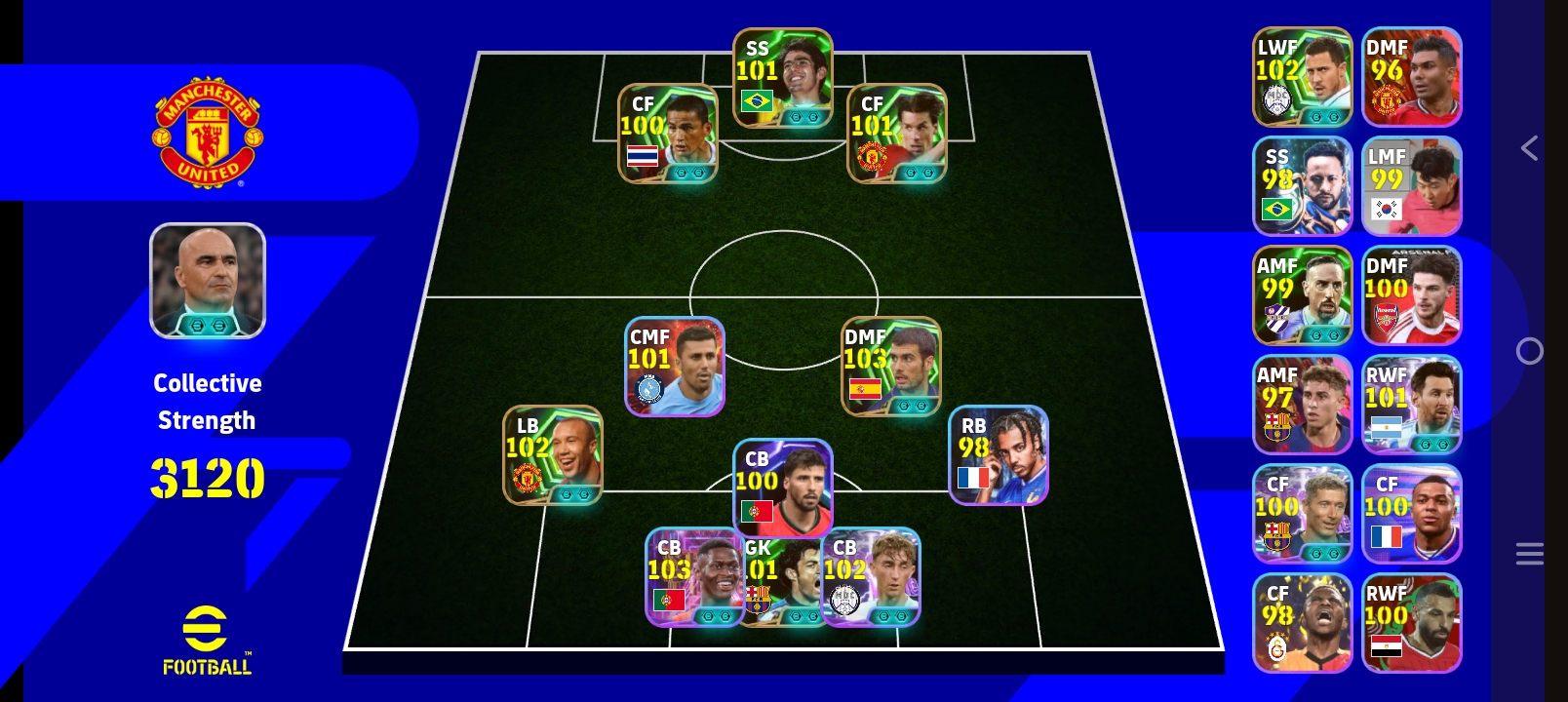Image resolution: width=1568 pixels, height=702 pixels.
Task: Tap the Android home circle button
Action: click(x=1529, y=351)
